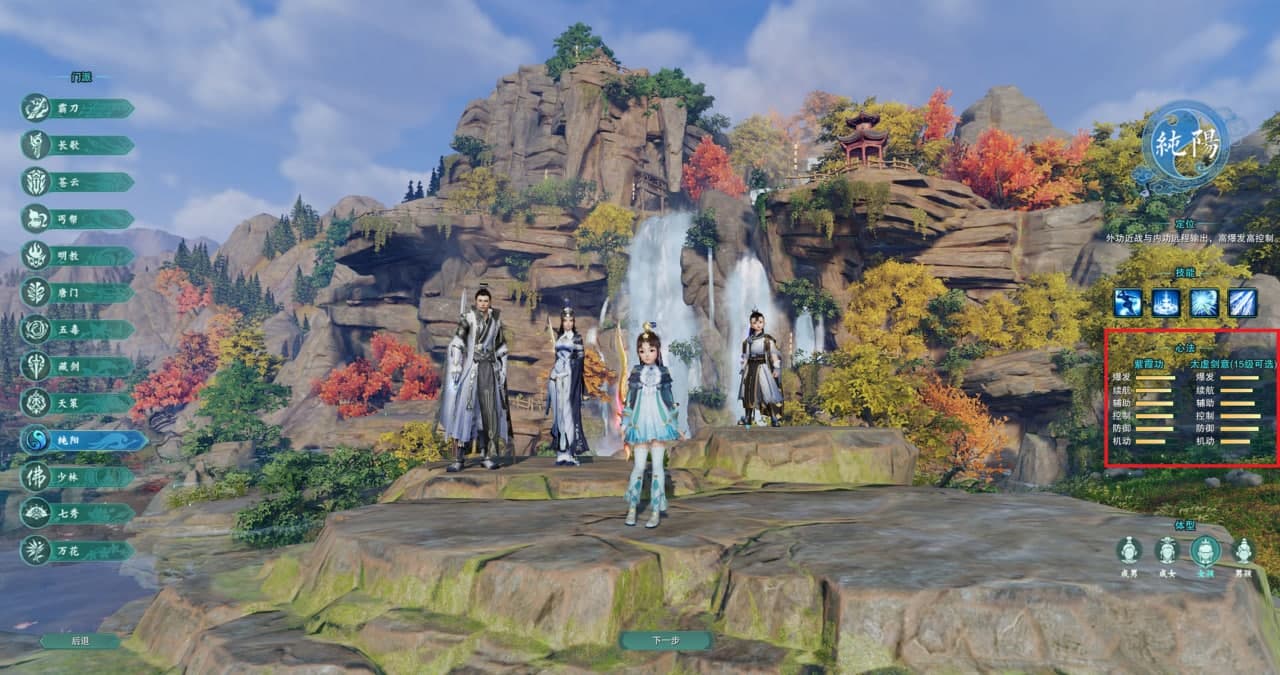Pick the 万花 sect
This screenshot has width=1280, height=675.
78,550
